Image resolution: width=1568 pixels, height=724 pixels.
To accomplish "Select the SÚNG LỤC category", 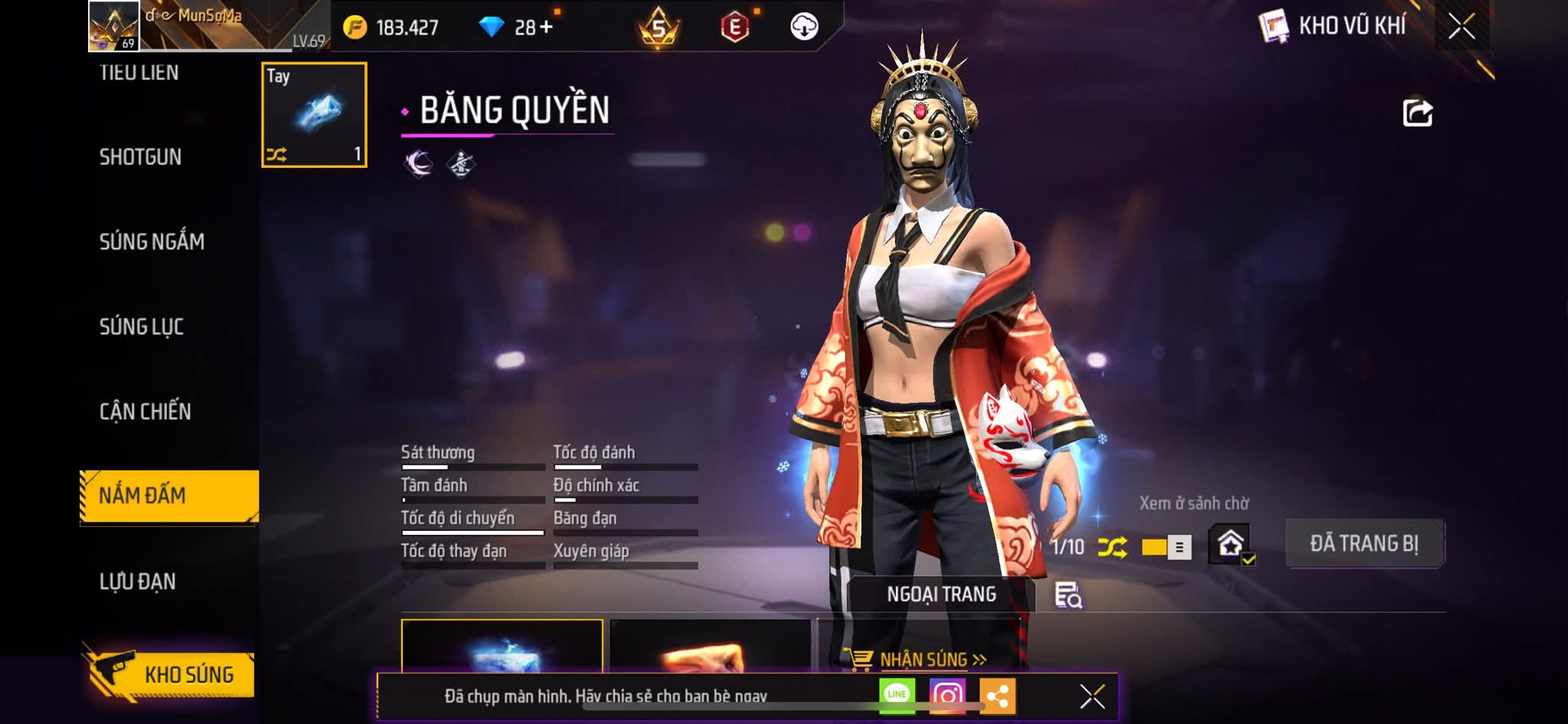I will click(x=142, y=327).
